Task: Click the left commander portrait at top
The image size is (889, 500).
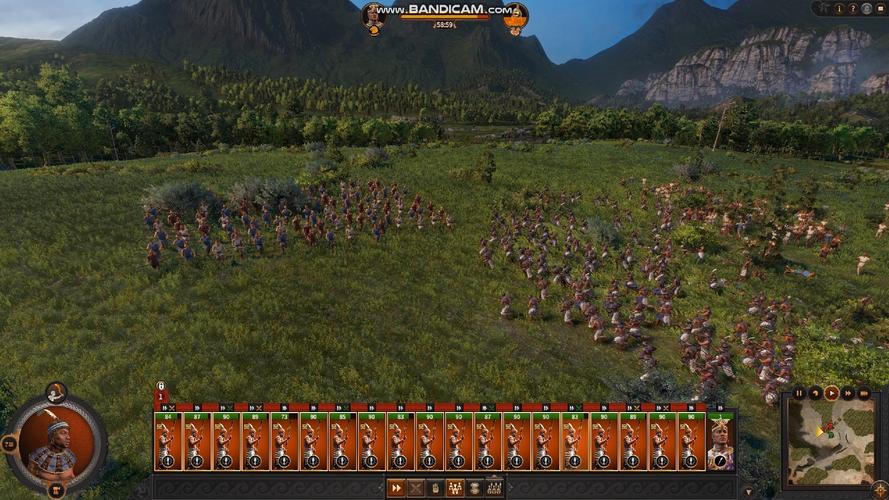Action: pyautogui.click(x=373, y=14)
